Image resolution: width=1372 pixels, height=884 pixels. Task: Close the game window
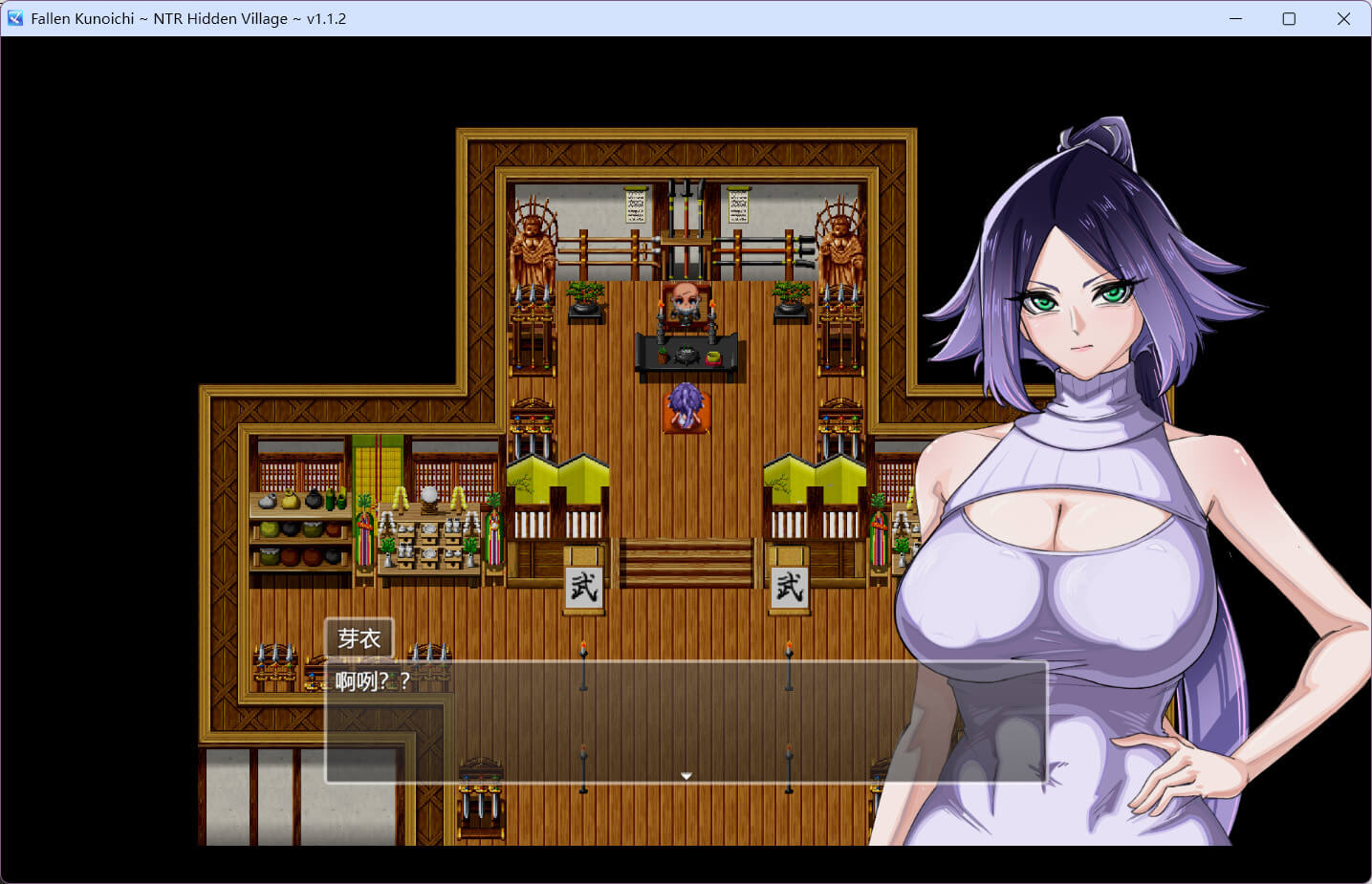(1343, 18)
